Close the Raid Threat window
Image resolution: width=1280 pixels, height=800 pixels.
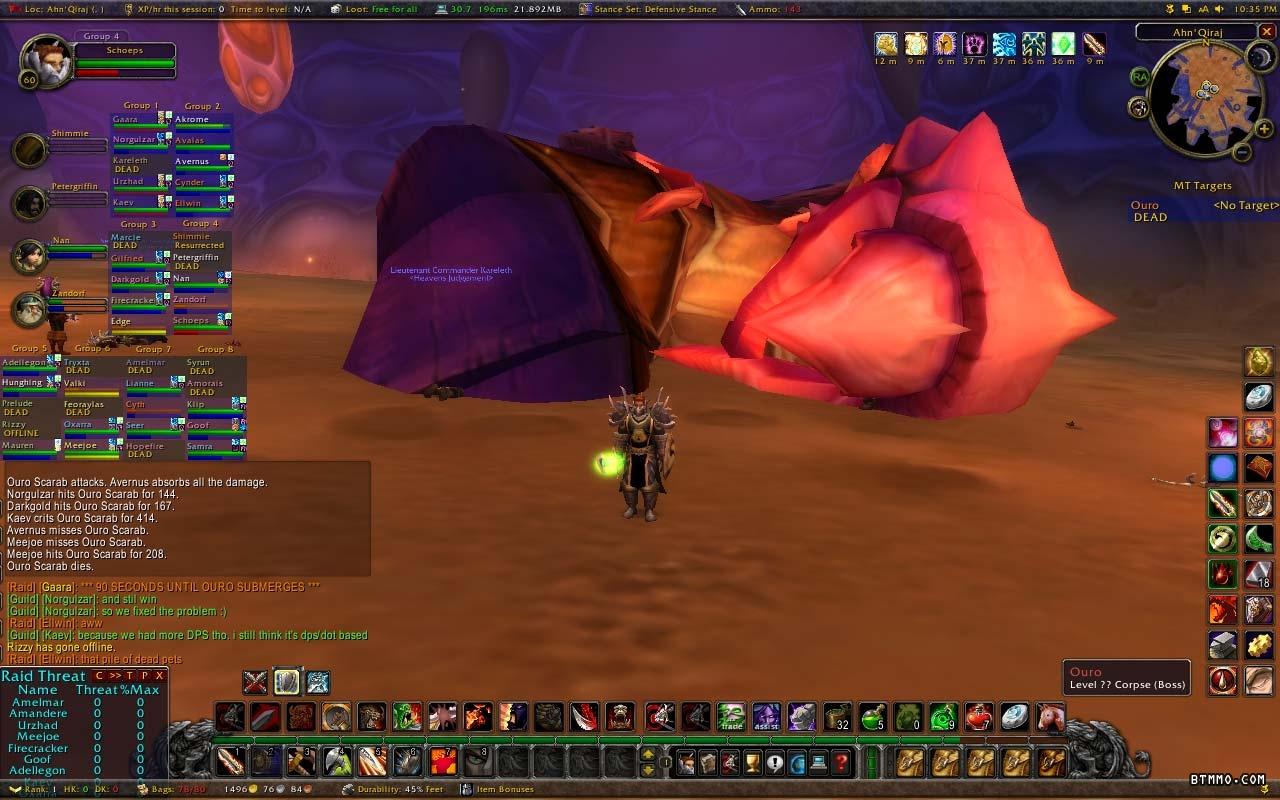pyautogui.click(x=159, y=676)
